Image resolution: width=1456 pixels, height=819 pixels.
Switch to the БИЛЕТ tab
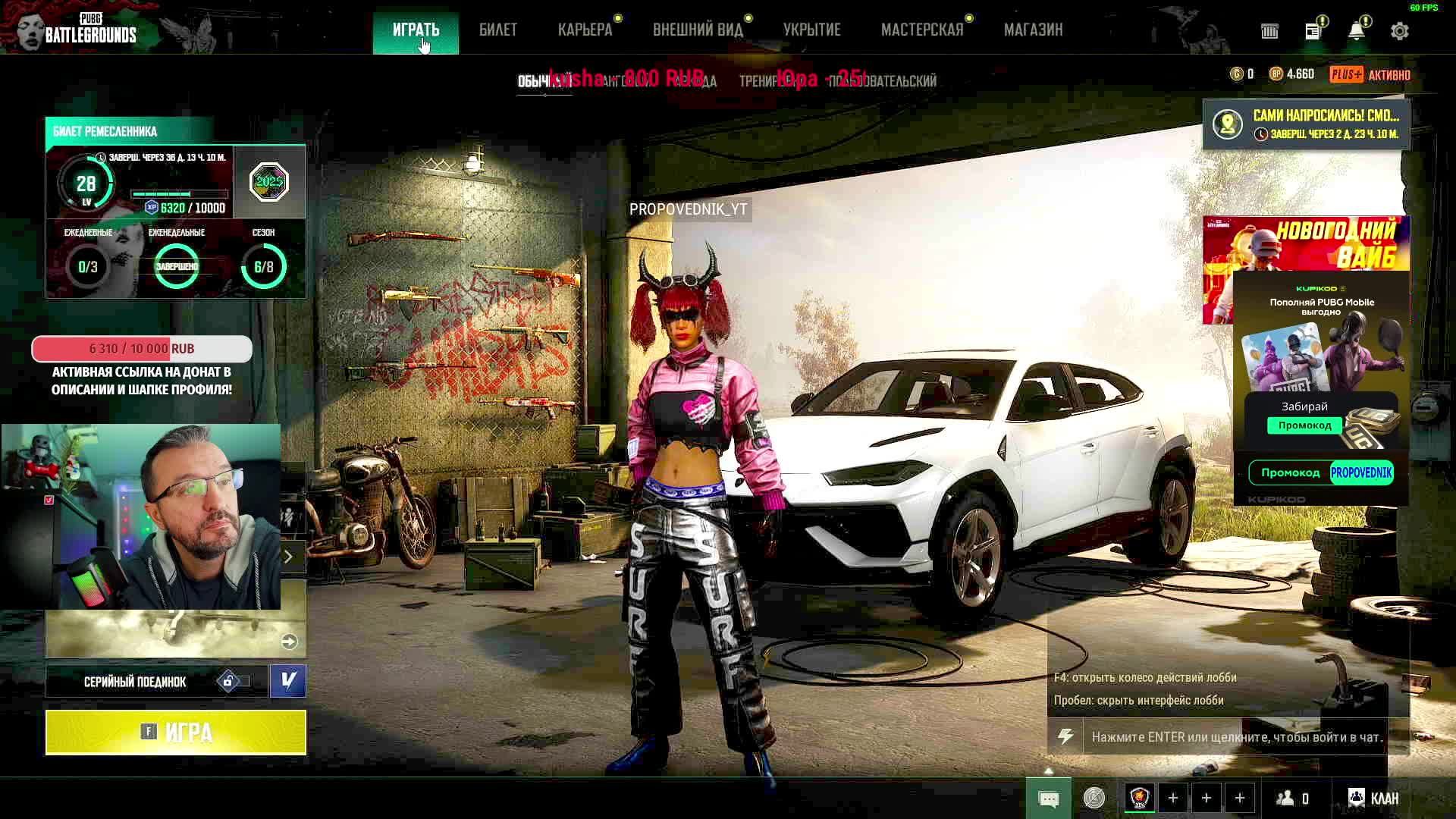click(x=497, y=30)
